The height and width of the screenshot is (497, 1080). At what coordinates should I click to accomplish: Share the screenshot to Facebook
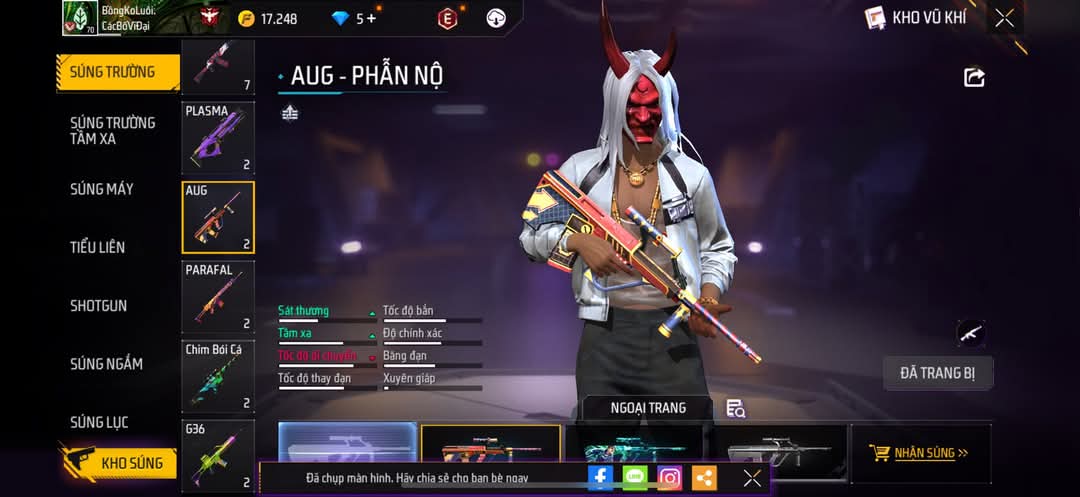click(x=600, y=478)
